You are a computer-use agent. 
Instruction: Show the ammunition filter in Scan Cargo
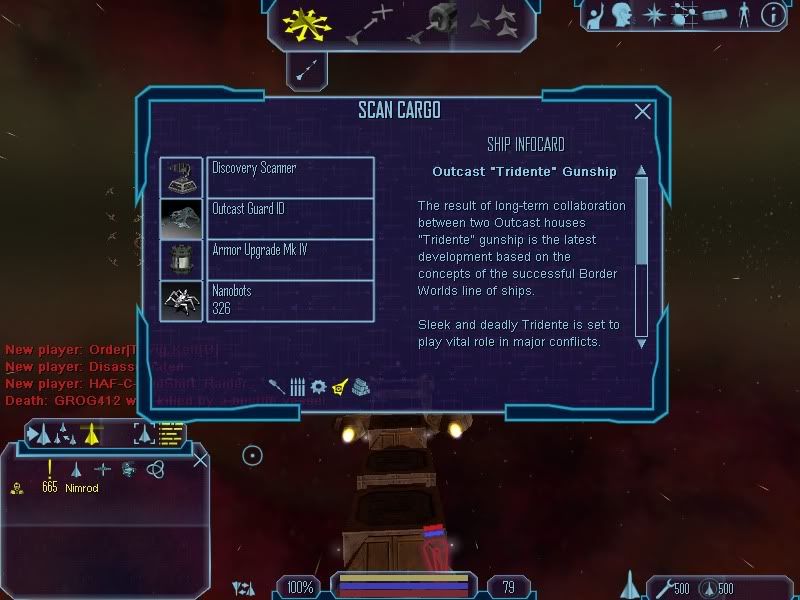(297, 386)
